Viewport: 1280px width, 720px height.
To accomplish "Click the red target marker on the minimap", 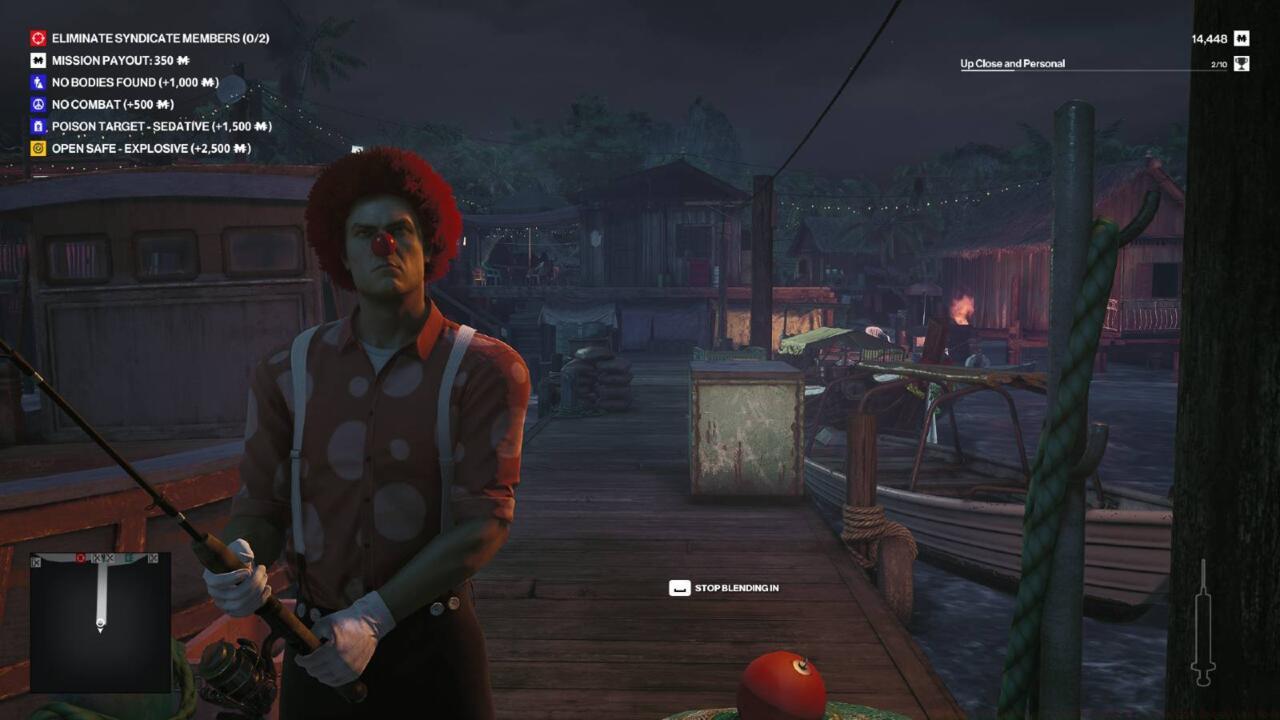I will 81,558.
